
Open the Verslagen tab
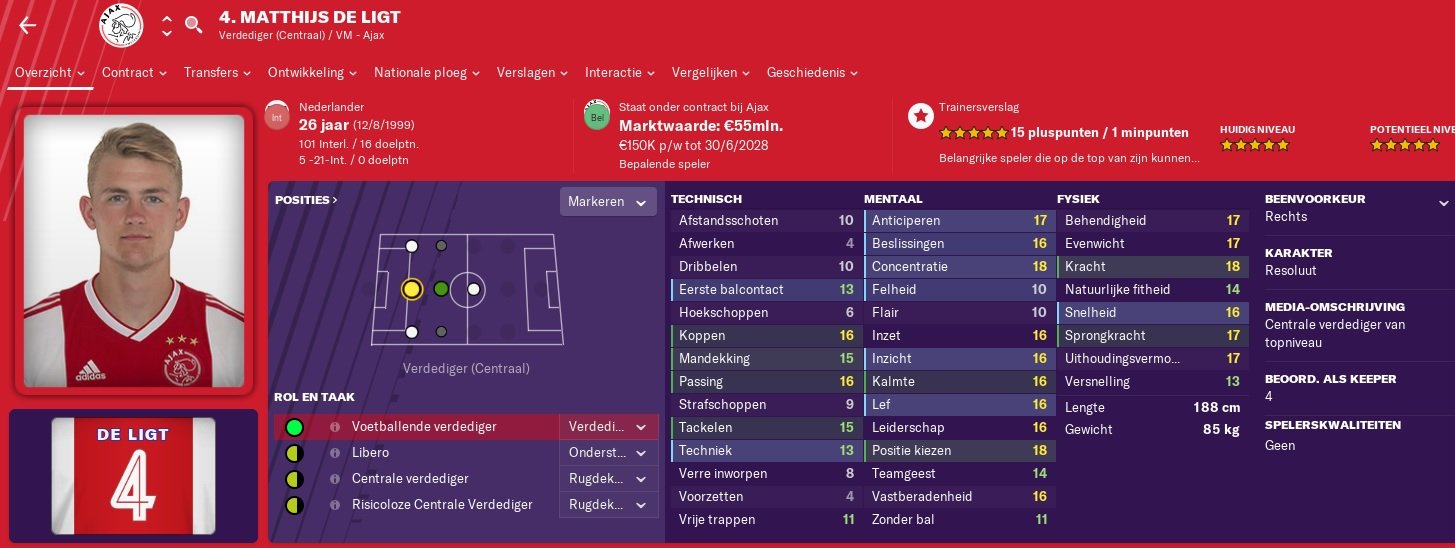533,72
